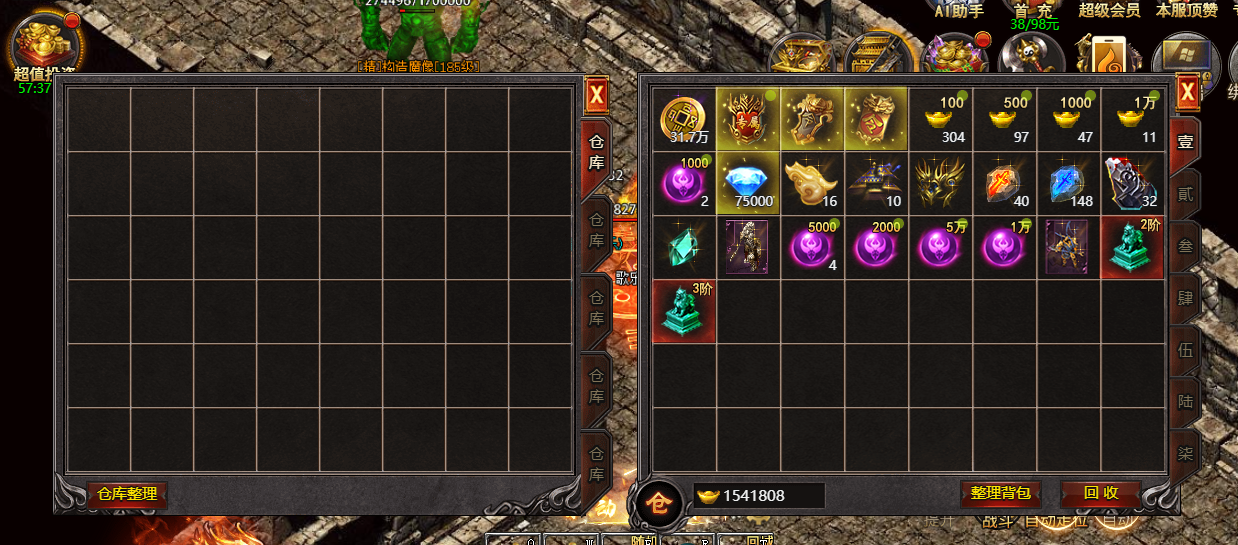Close the backpack panel
This screenshot has width=1238, height=545.
1187,94
